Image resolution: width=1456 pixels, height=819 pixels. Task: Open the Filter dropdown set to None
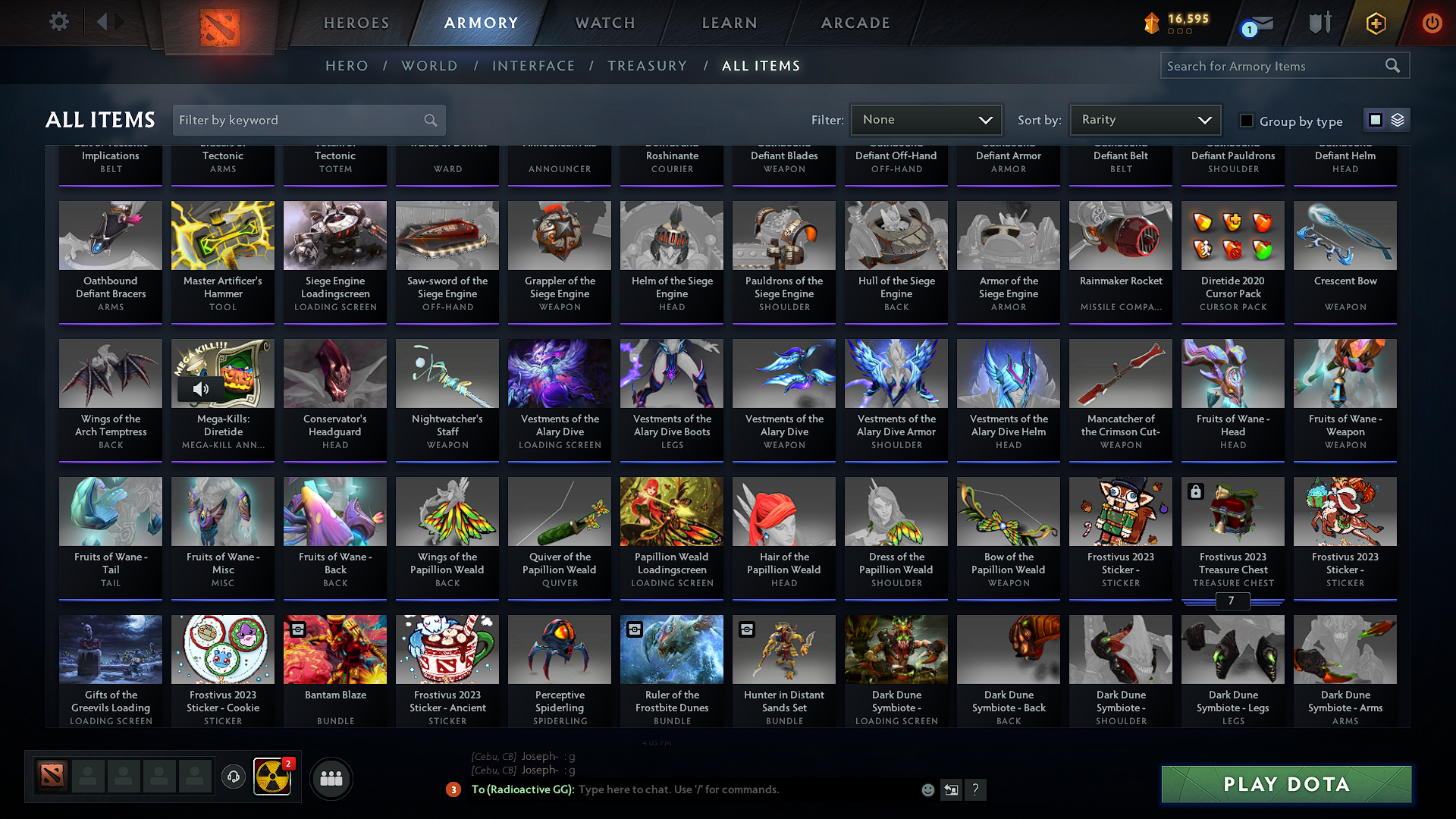[x=926, y=120]
